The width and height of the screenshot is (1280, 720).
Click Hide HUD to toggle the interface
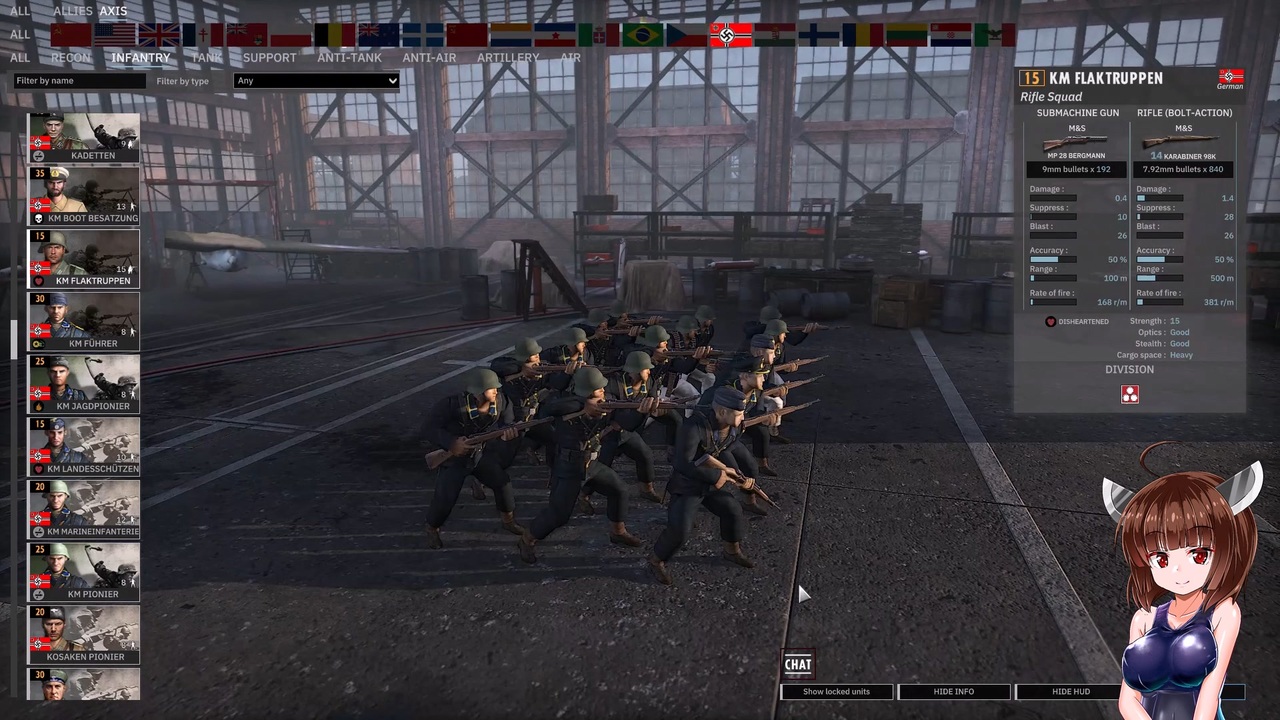coord(1070,691)
